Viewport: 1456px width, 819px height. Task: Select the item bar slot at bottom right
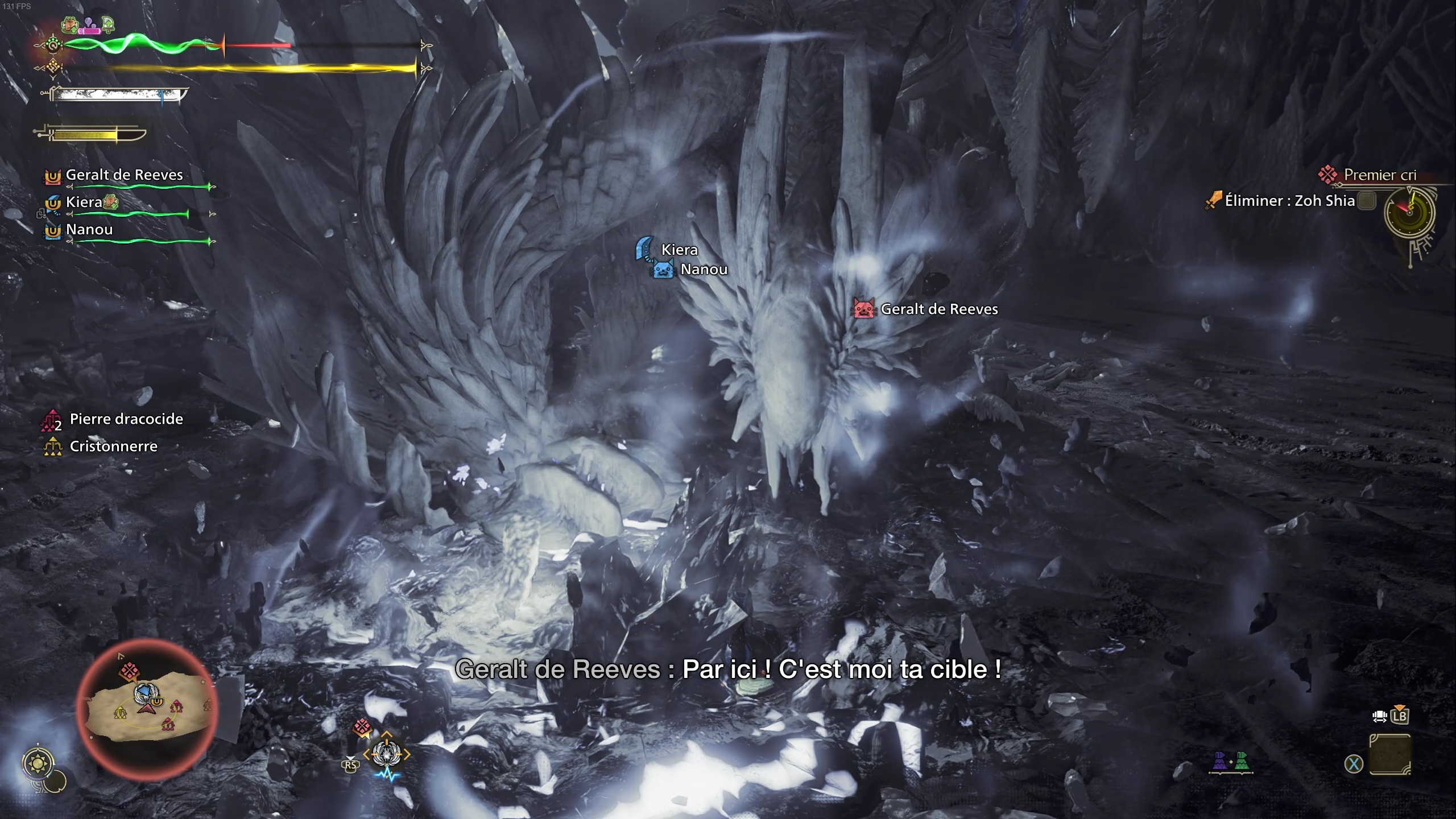coord(1389,755)
